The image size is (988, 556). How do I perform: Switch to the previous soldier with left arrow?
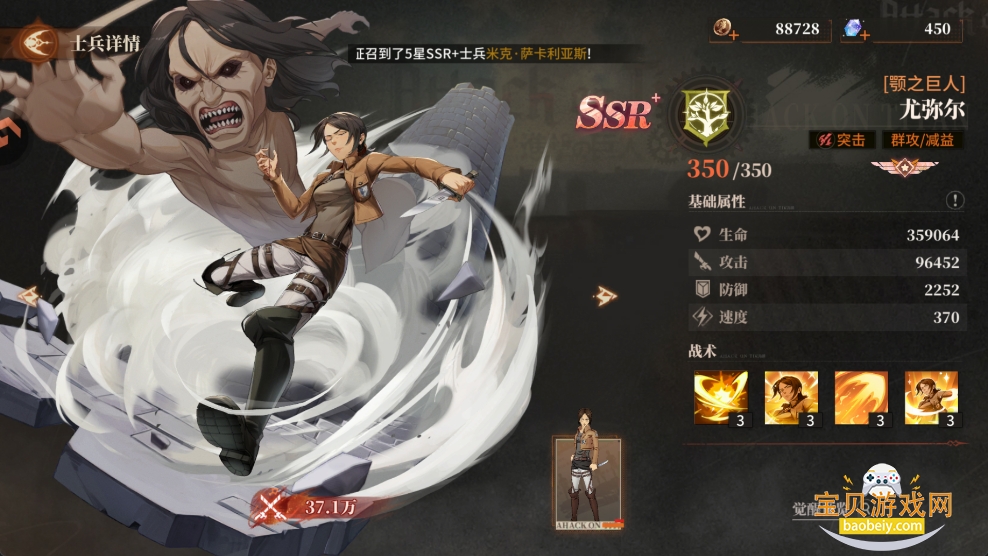tap(28, 295)
